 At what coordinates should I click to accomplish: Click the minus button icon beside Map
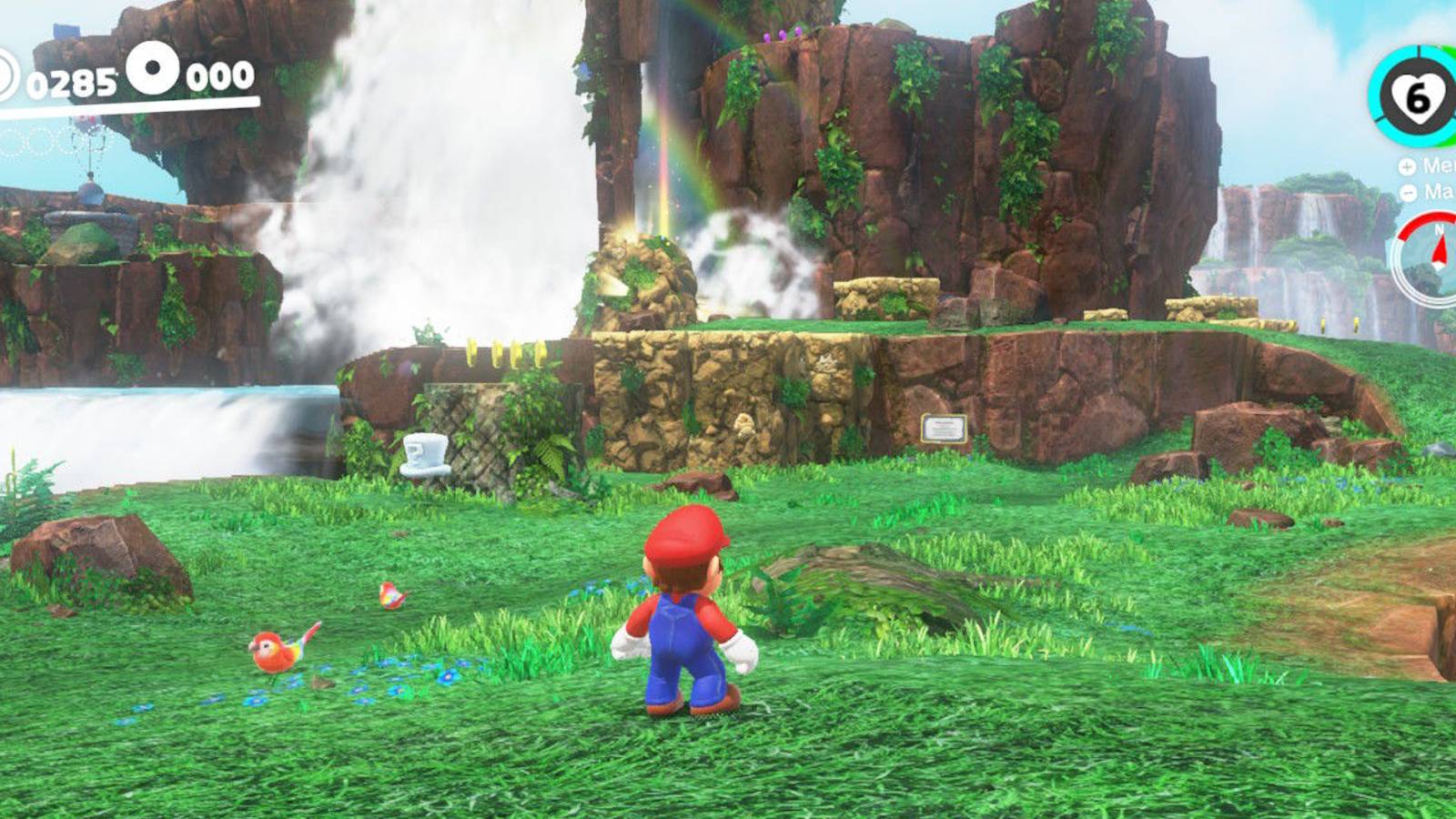coord(1408,192)
